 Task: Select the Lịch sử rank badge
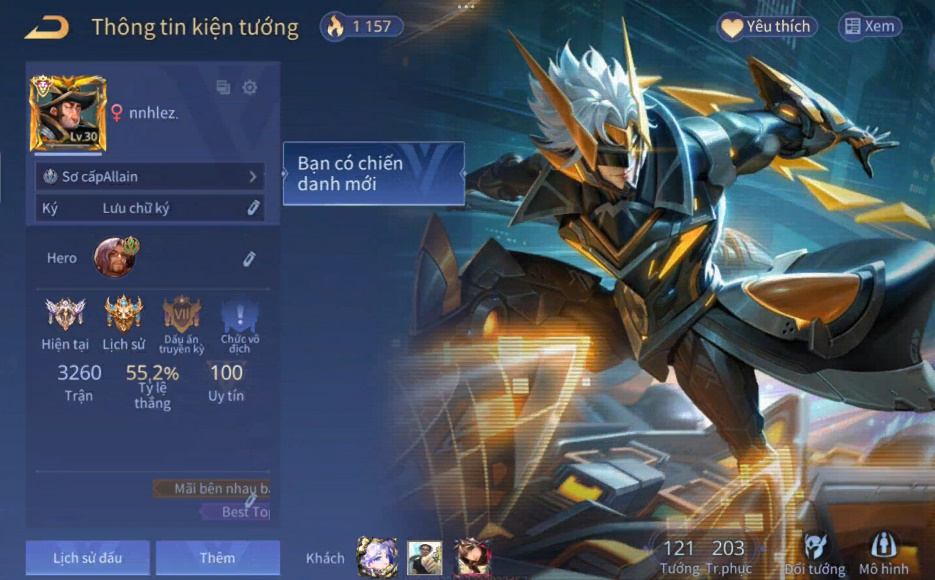point(124,315)
